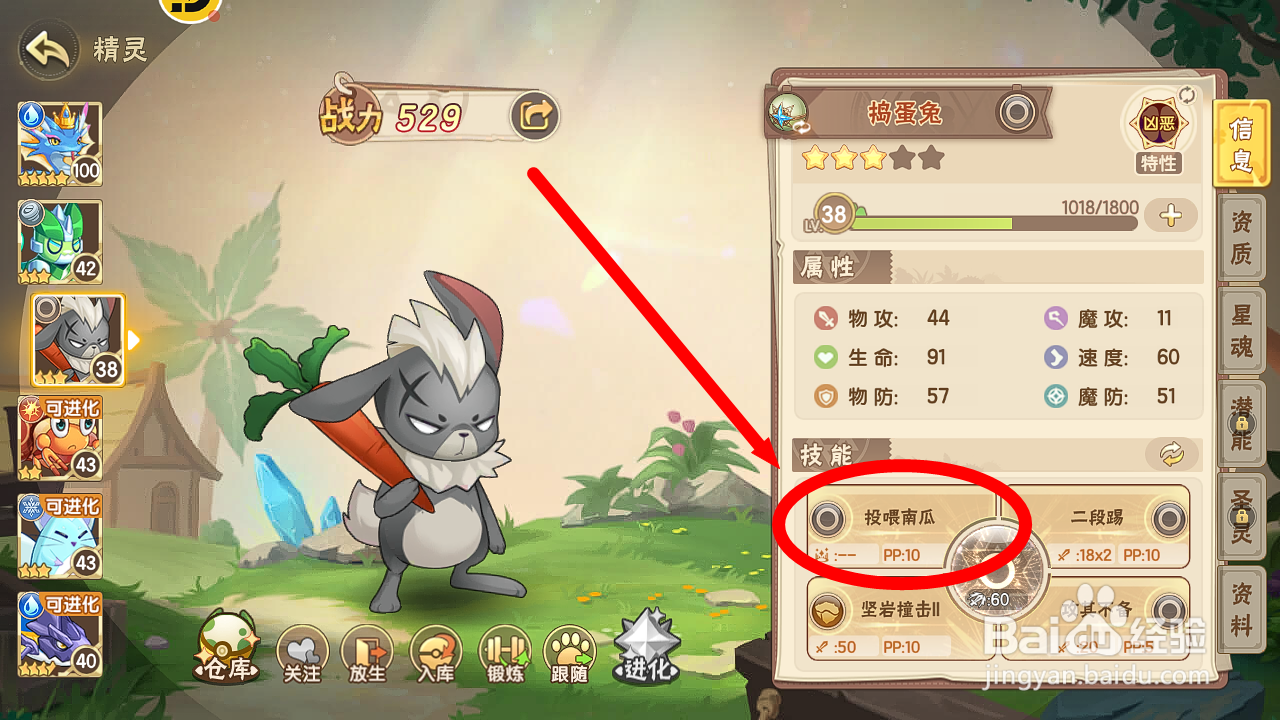Tap the 关注 follow cloud icon
This screenshot has width=1280, height=720.
pyautogui.click(x=302, y=652)
